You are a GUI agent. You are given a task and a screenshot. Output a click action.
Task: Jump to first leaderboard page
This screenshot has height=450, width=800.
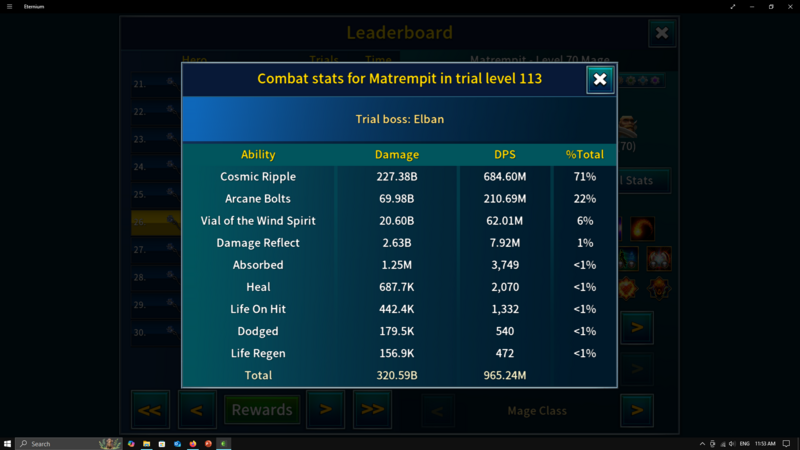tap(150, 410)
